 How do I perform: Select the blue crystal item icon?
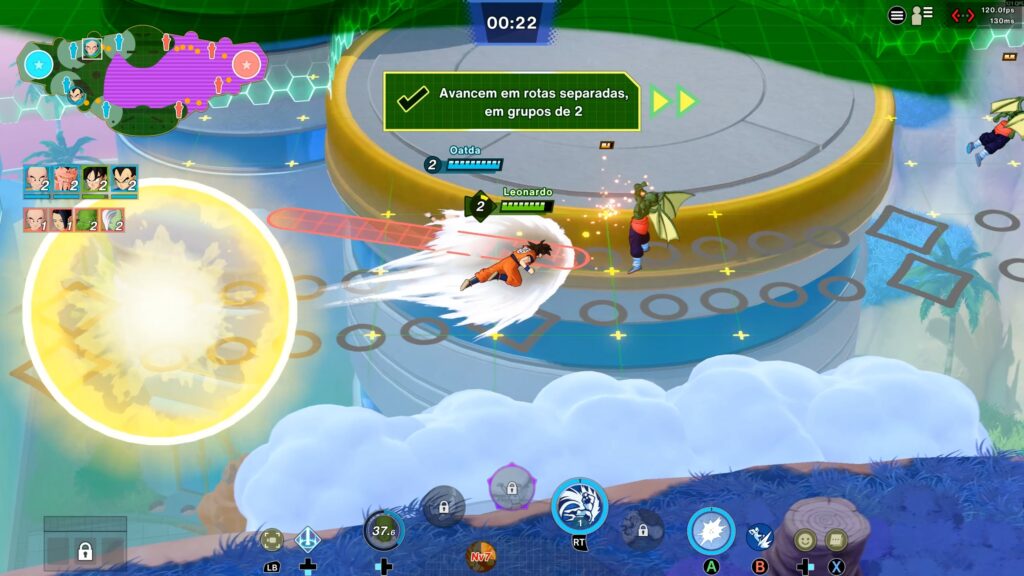coord(308,540)
